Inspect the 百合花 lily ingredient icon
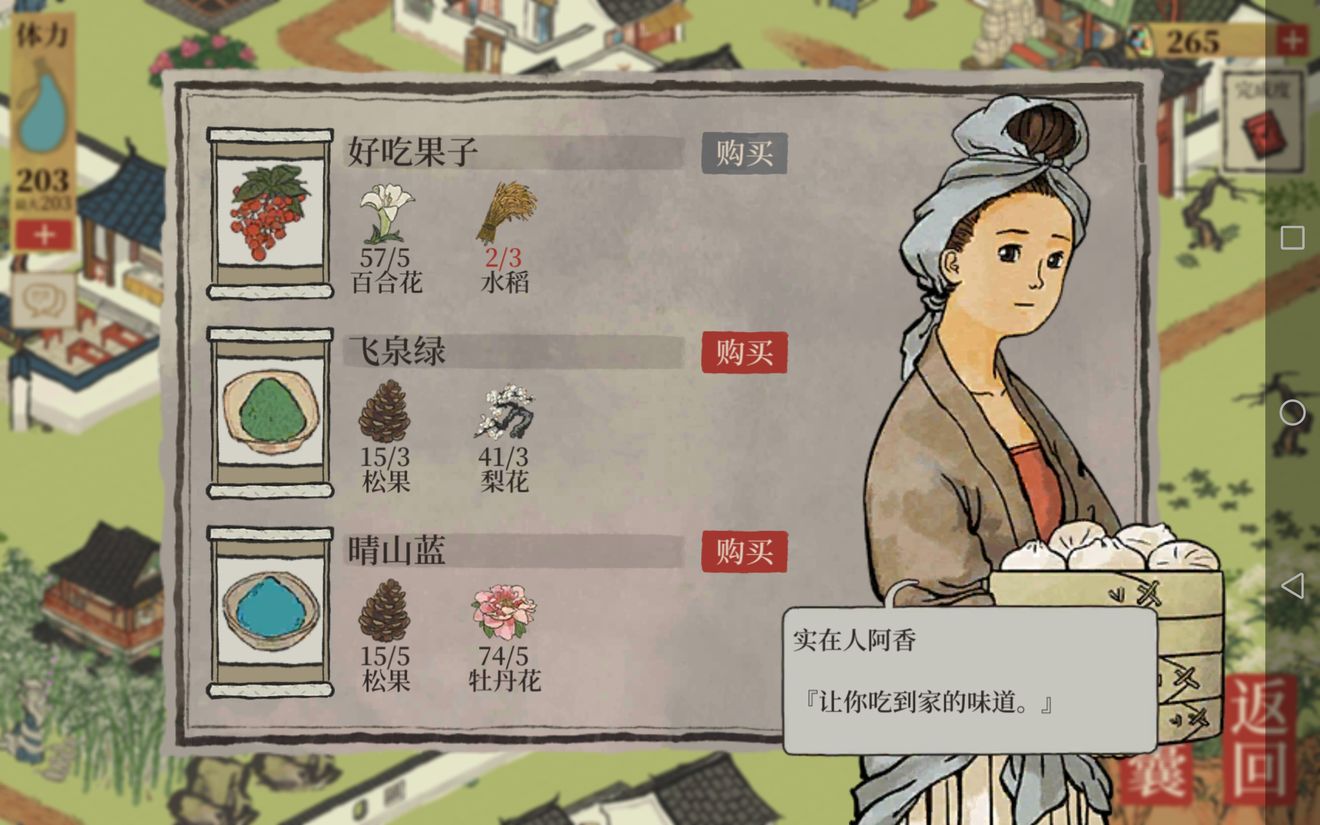 coord(386,212)
